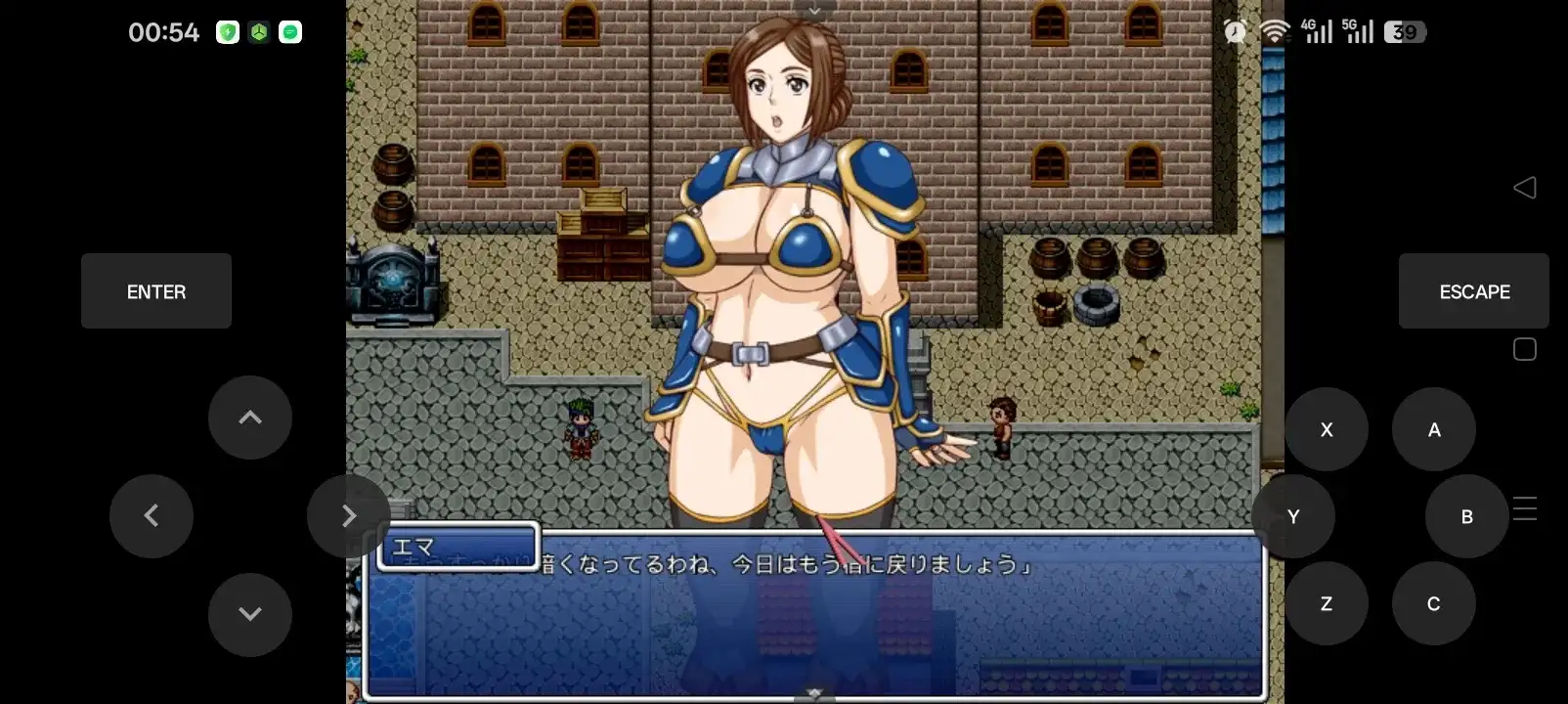The height and width of the screenshot is (704, 1568).
Task: Tap the down arrow beneath the dialogue box
Action: [x=814, y=691]
